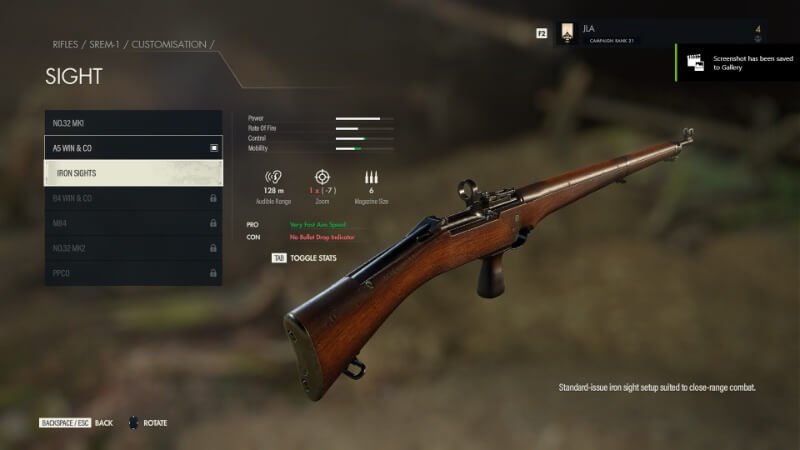Choose the A5 WIN & CO sight
The image size is (800, 450).
(x=133, y=148)
